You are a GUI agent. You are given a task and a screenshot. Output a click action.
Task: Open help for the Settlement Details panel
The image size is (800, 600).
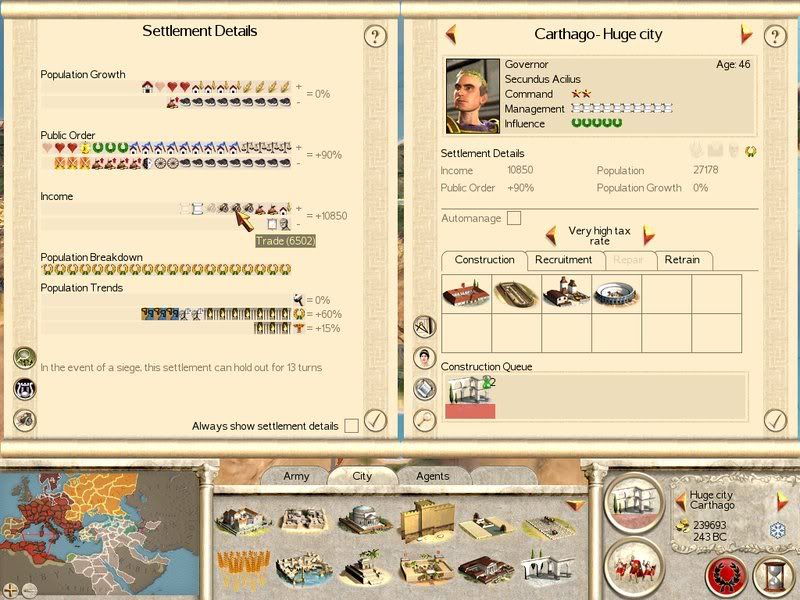375,37
